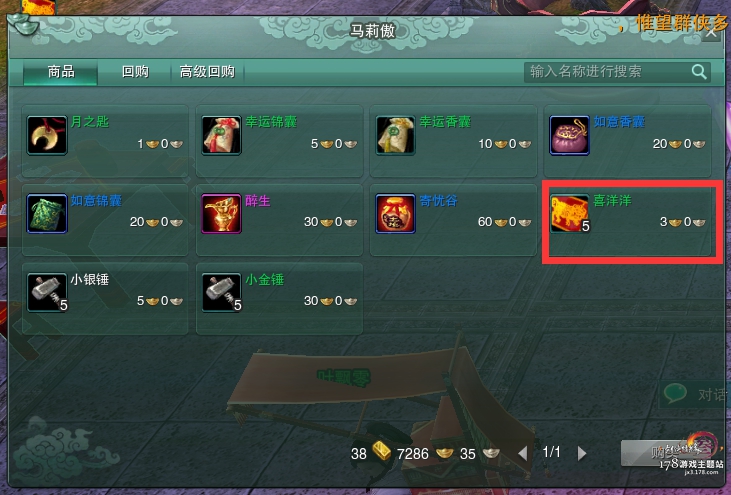Screen dimensions: 731x495
Task: Choose the 小金锤 hammer item
Action: click(279, 291)
